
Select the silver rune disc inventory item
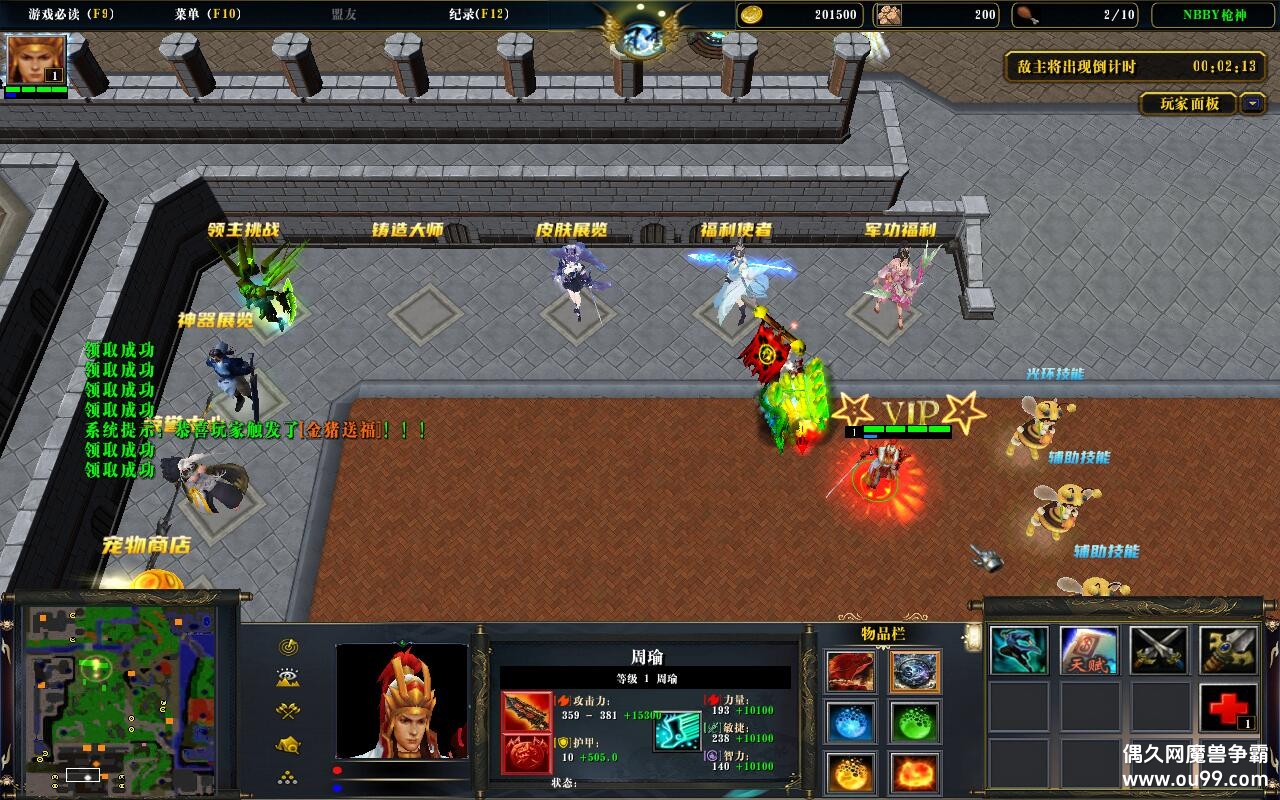914,671
